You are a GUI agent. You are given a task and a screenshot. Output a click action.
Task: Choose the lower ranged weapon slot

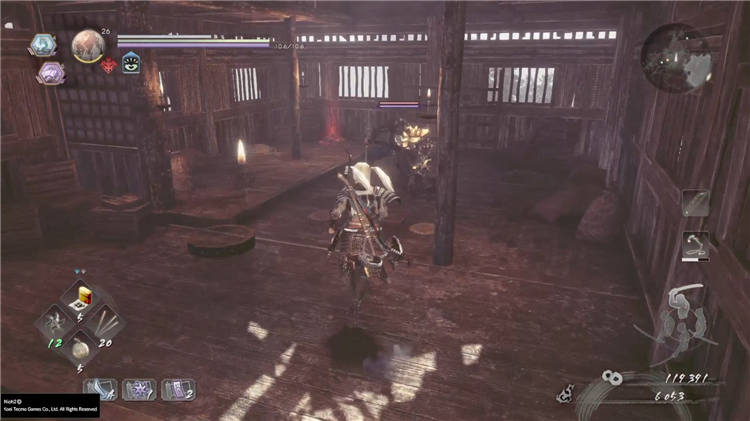(695, 246)
